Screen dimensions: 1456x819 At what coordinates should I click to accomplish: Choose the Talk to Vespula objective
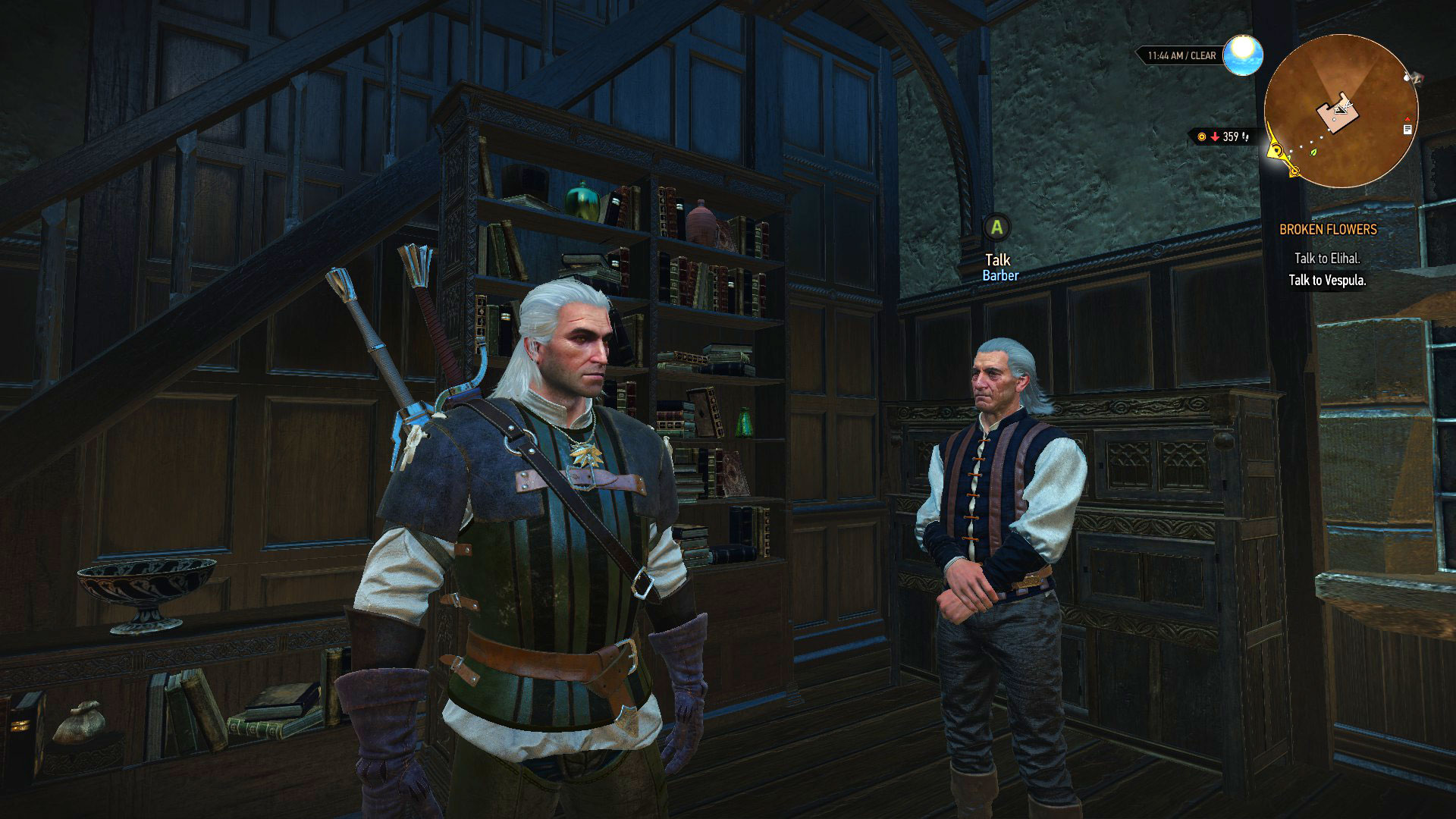pos(1327,280)
